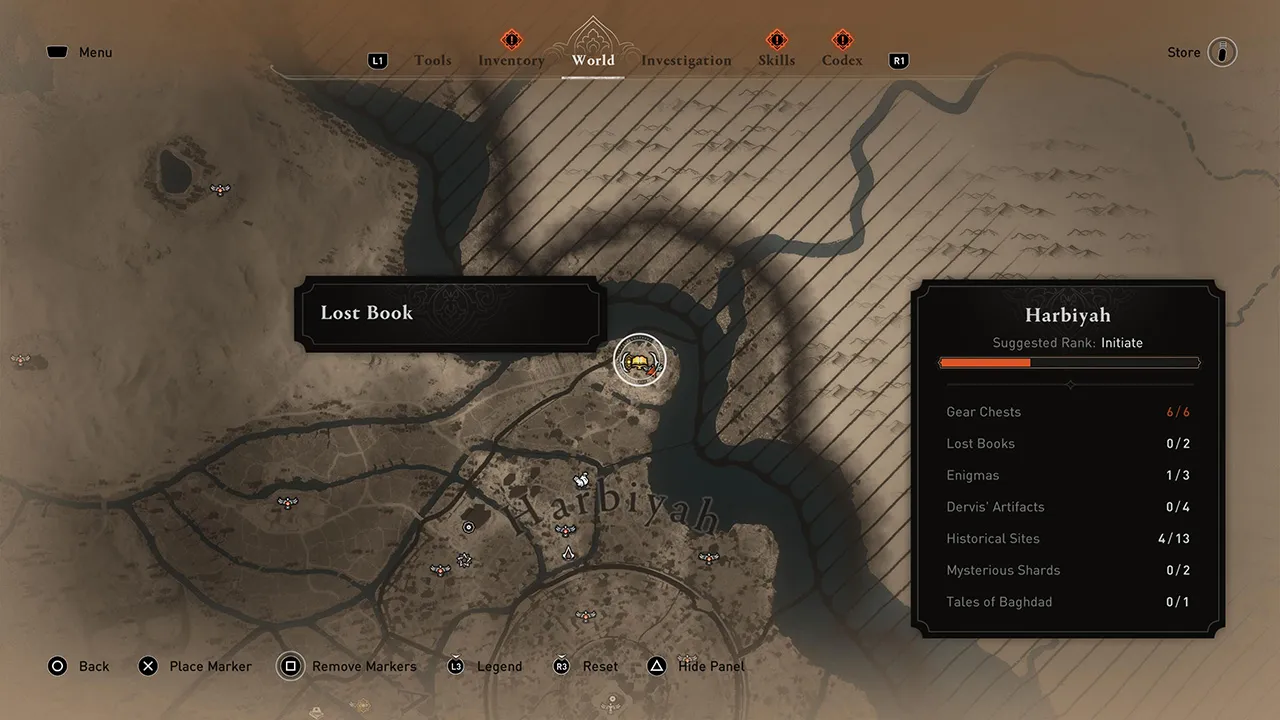
Task: Select the Lost Books entry in the Harbiyah panel
Action: coord(1068,443)
